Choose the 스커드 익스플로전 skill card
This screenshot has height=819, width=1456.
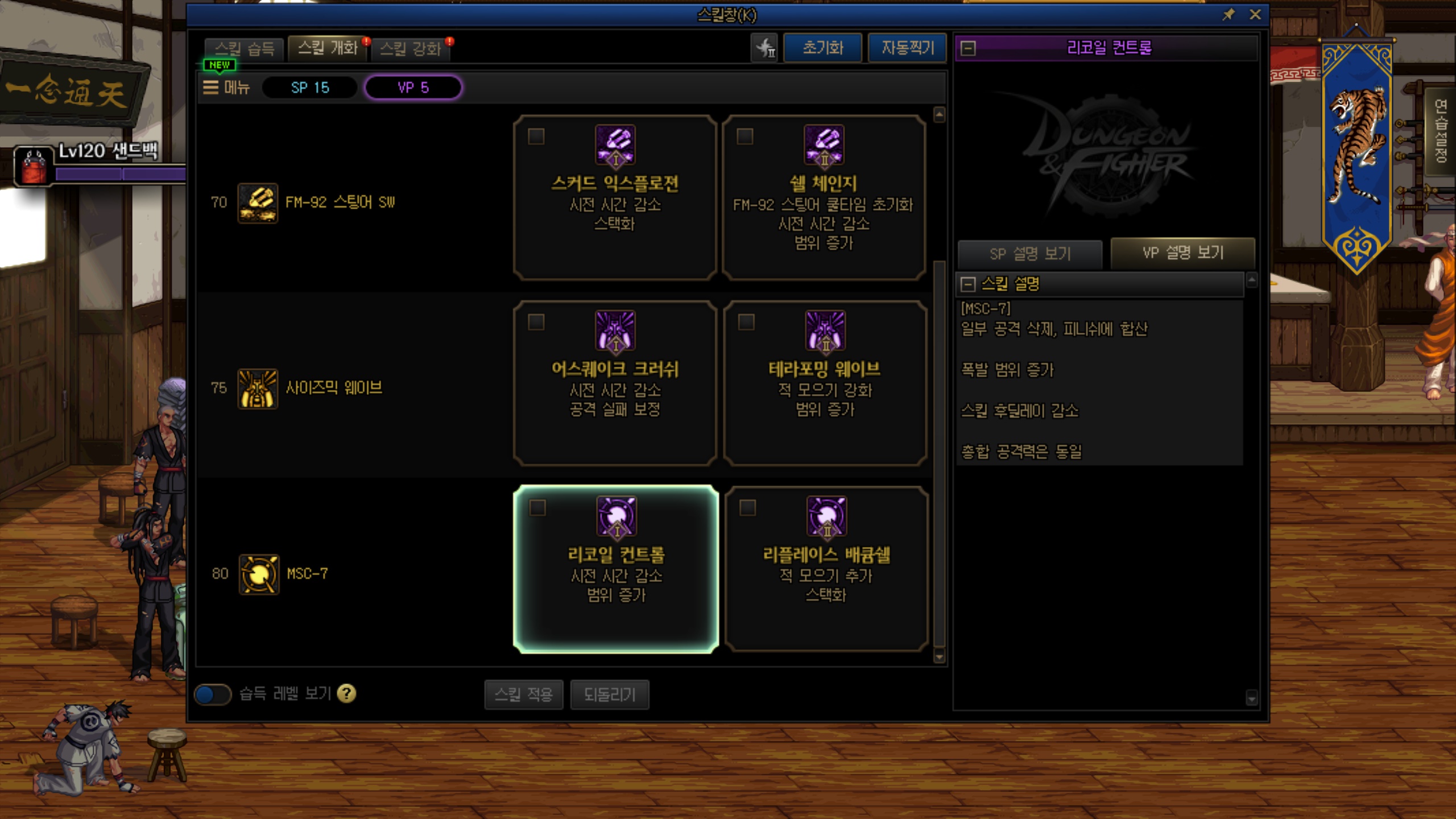615,197
